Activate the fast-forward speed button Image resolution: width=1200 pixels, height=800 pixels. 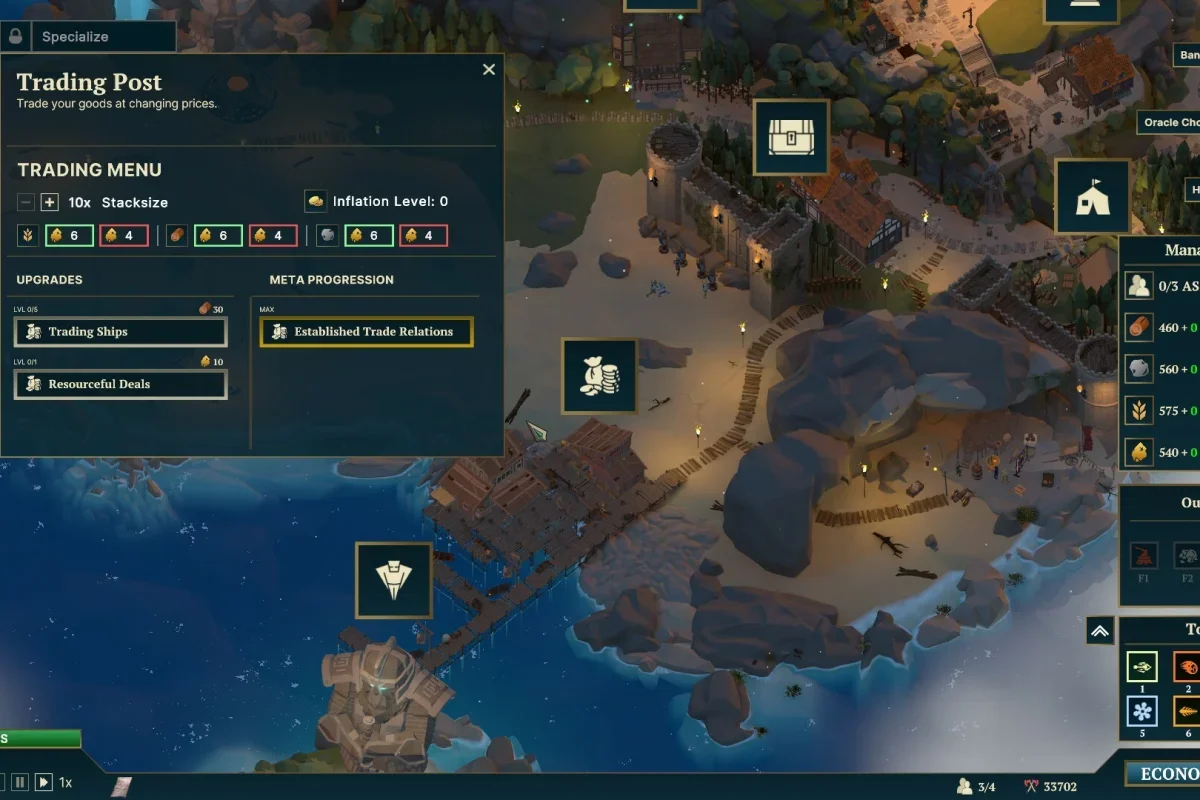point(44,782)
